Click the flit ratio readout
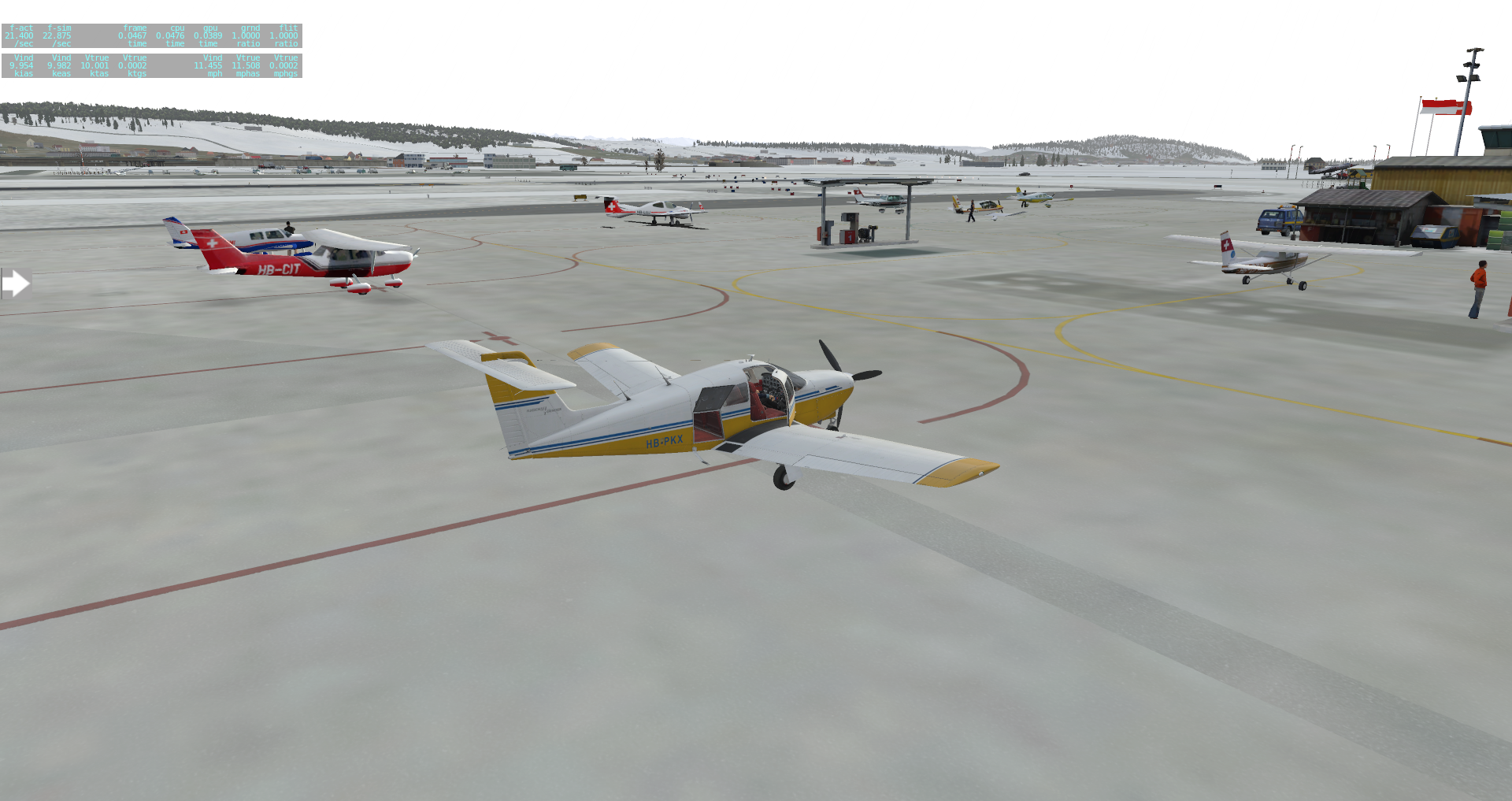Viewport: 1512px width, 801px height. (285, 35)
